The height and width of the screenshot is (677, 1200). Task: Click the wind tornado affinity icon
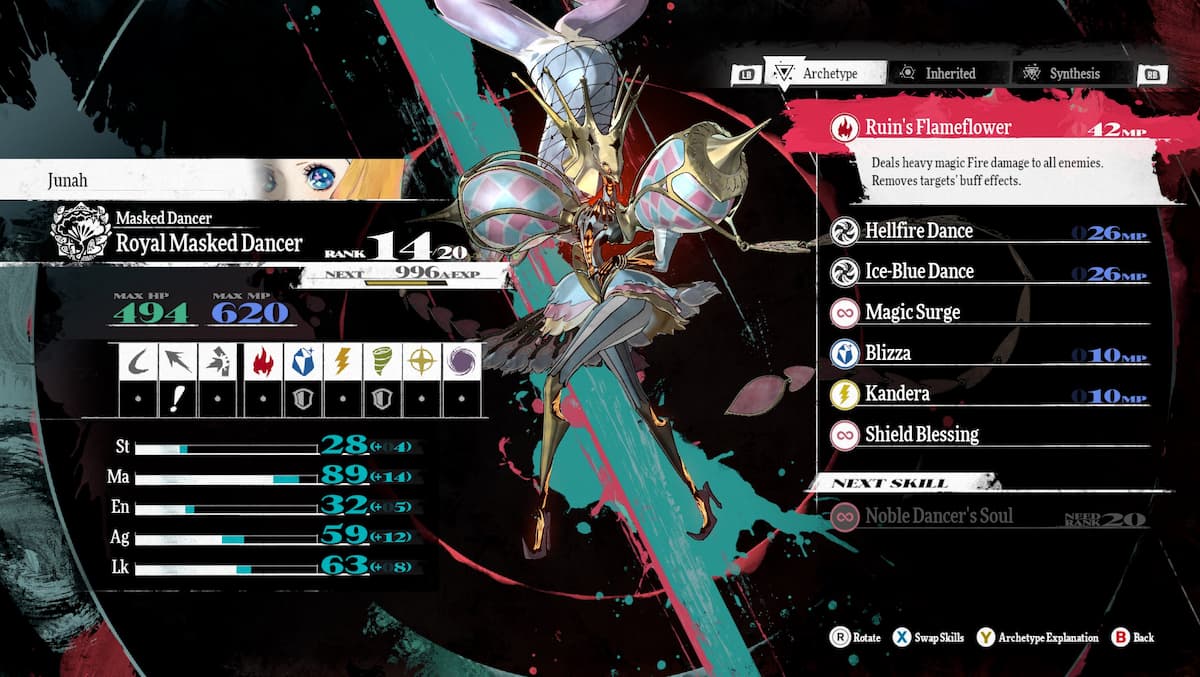point(381,361)
